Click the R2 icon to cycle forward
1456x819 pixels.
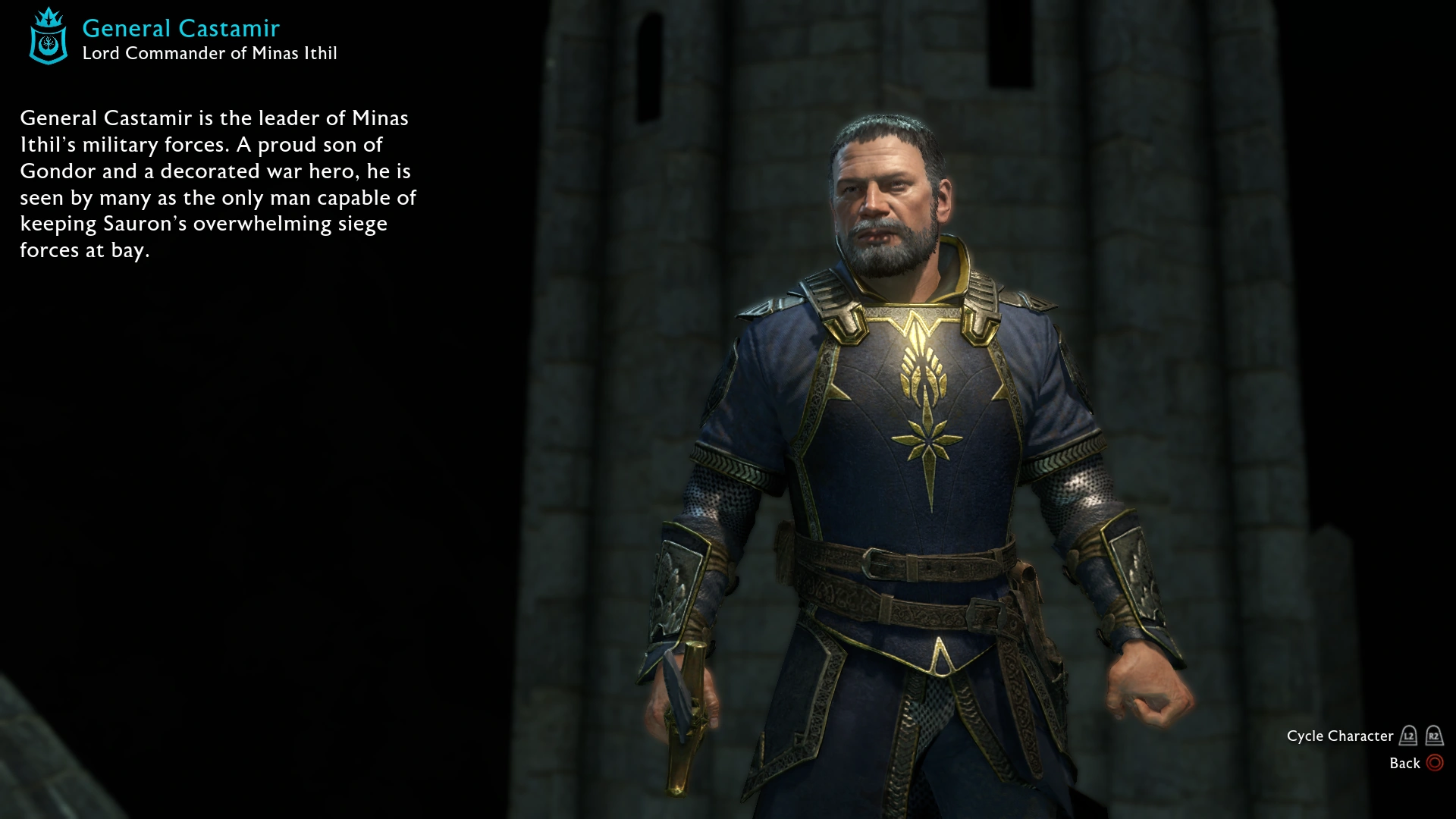pyautogui.click(x=1433, y=736)
